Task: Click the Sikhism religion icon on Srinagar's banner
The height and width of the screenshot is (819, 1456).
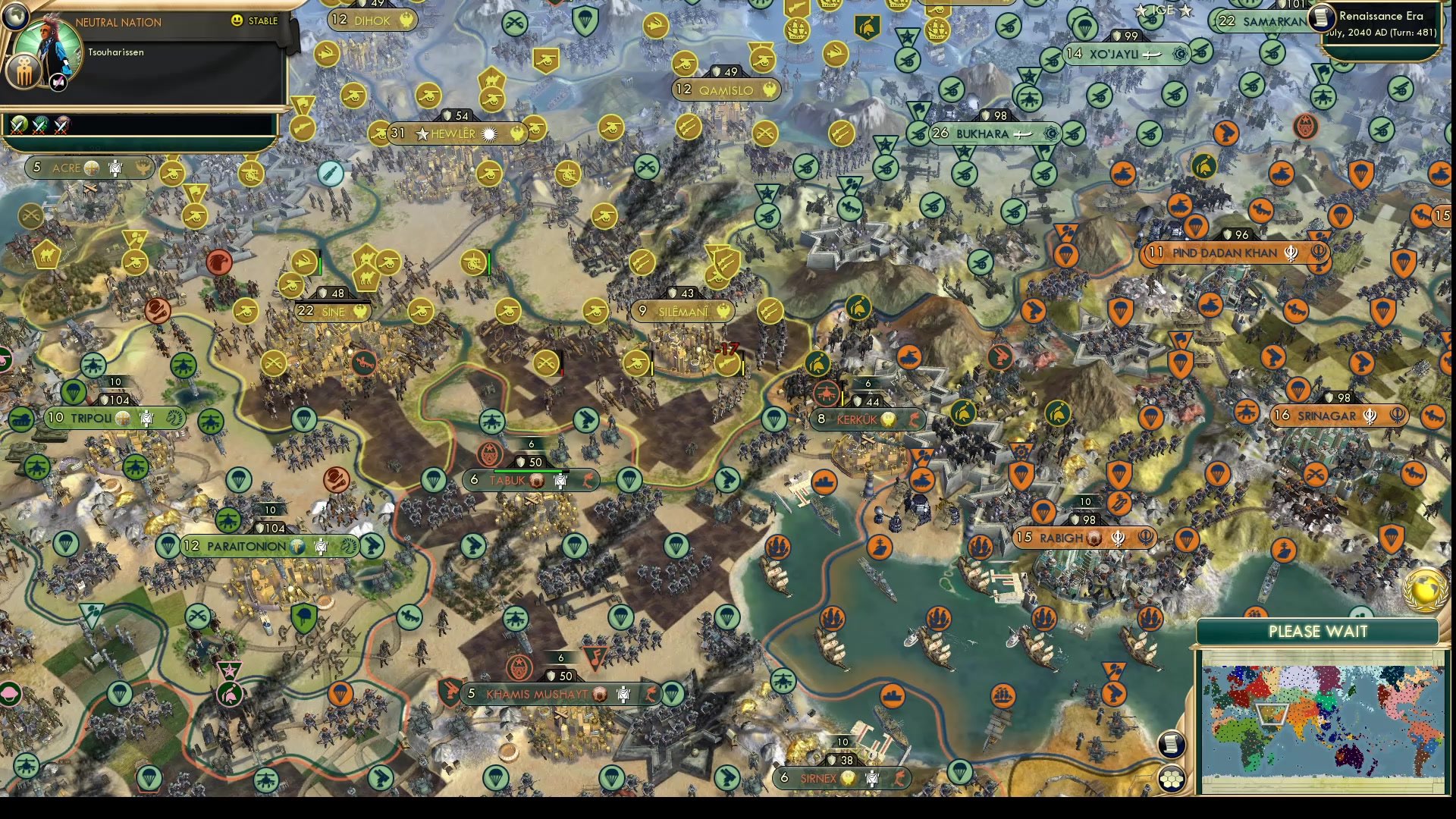Action: click(x=1370, y=416)
